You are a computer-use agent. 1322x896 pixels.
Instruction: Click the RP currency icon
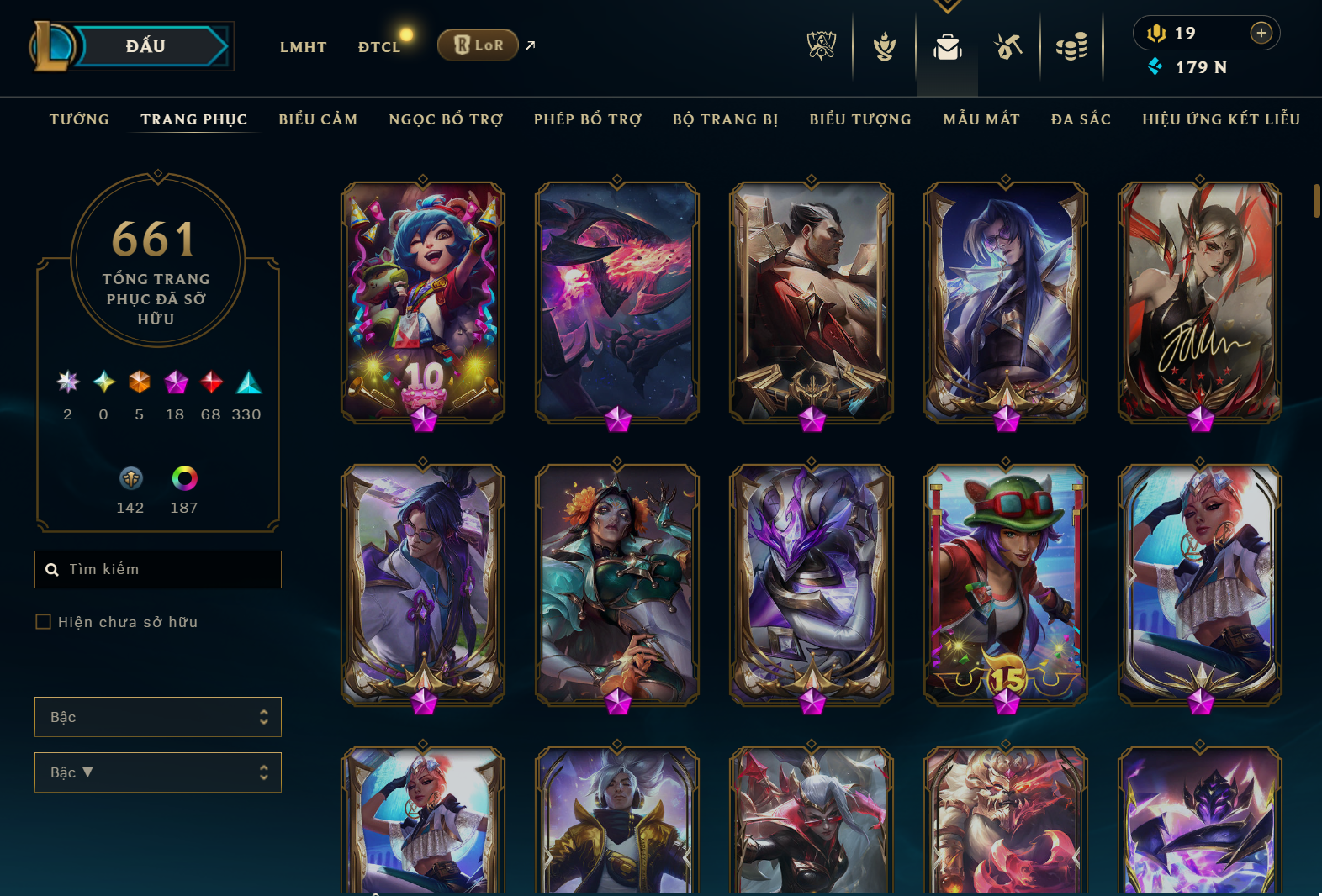point(1158,33)
